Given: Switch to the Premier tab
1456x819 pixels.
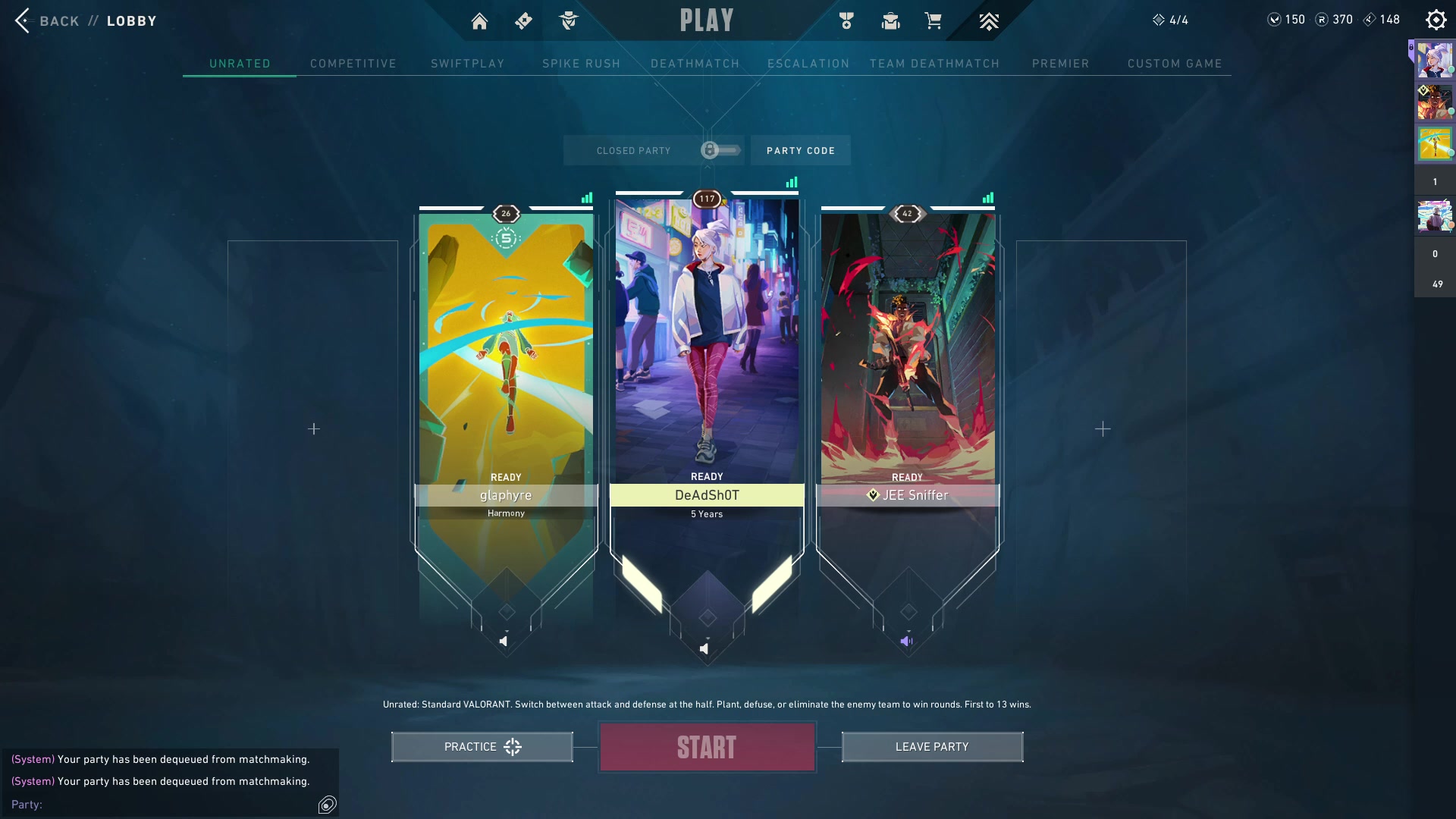Looking at the screenshot, I should tap(1060, 64).
